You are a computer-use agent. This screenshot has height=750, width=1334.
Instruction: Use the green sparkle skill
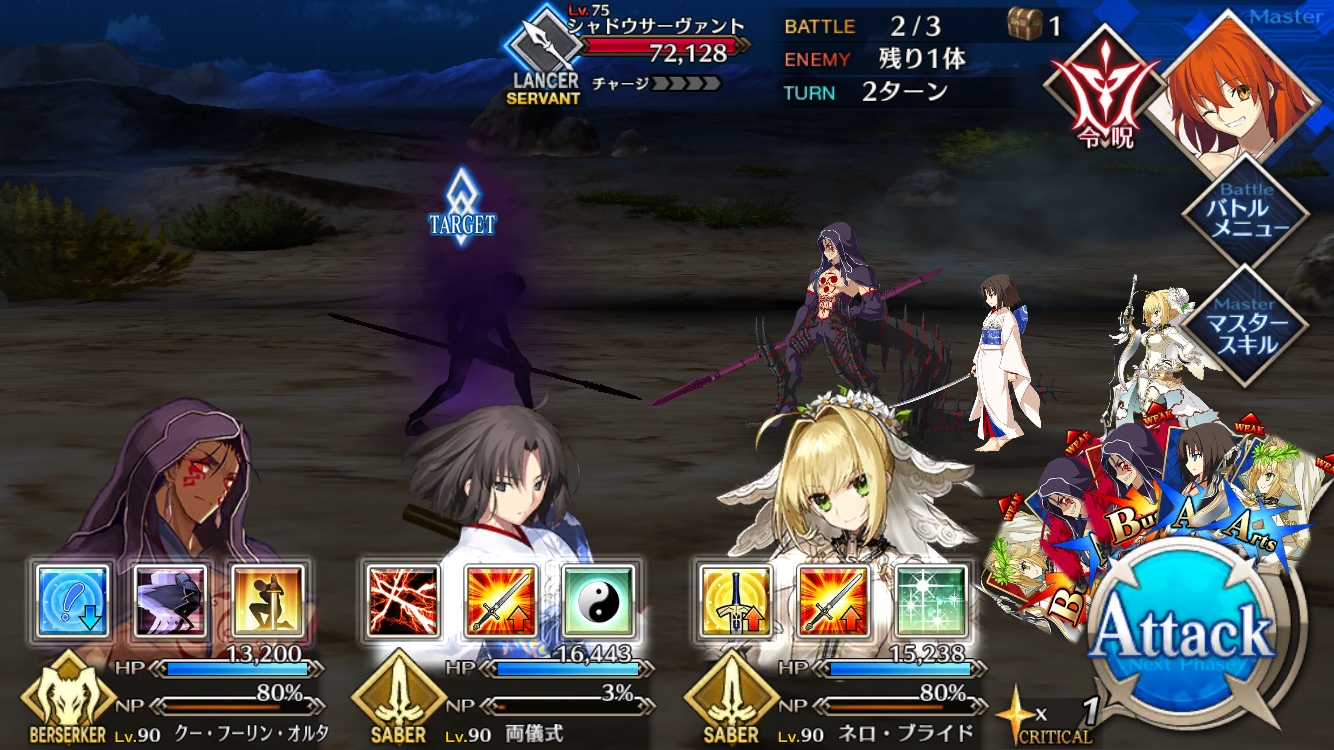click(931, 601)
